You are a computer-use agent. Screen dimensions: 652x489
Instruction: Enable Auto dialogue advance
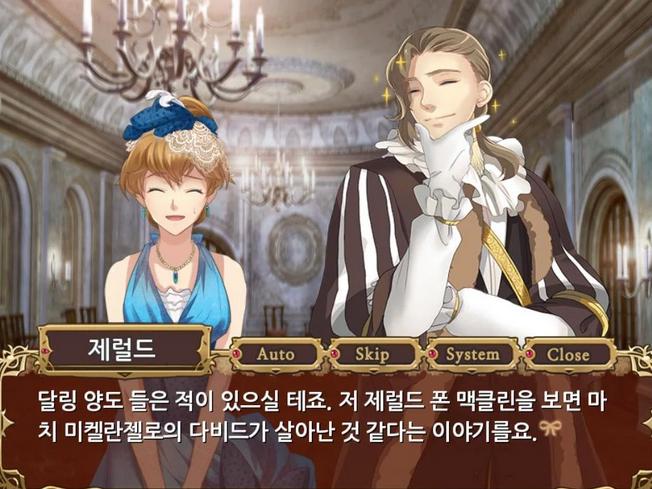[276, 354]
